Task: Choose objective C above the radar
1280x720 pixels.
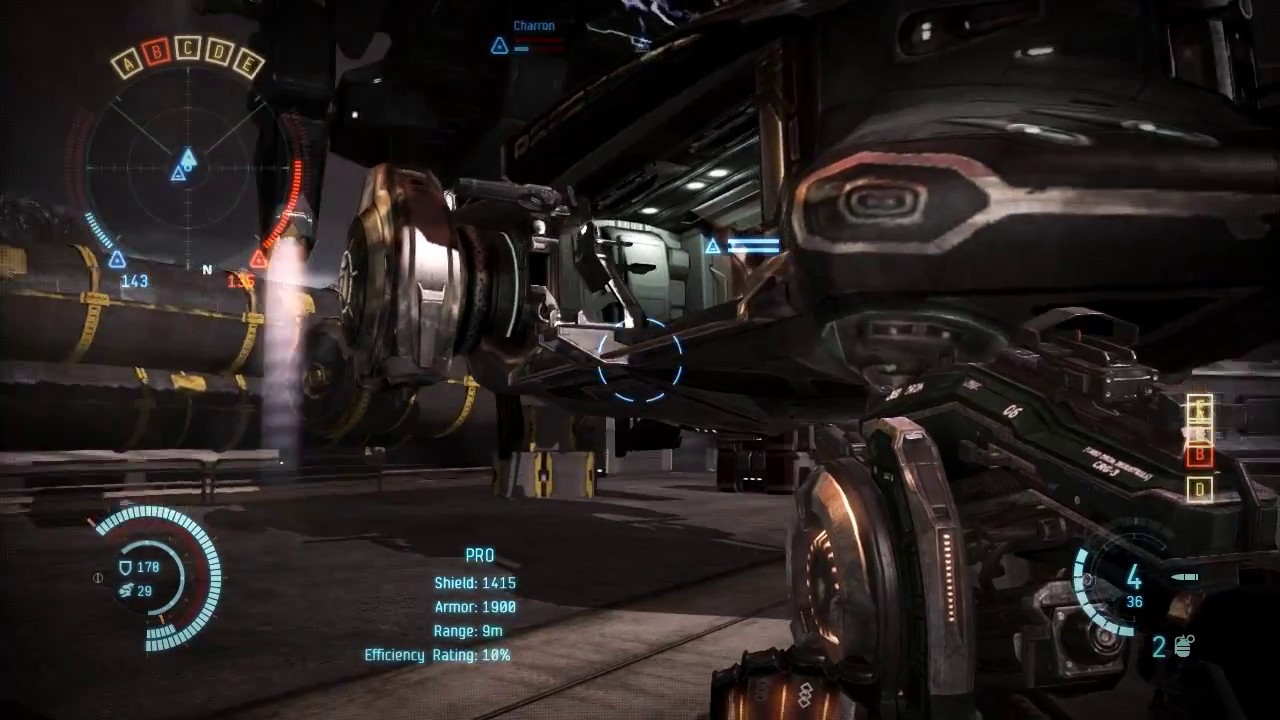Action: click(187, 47)
